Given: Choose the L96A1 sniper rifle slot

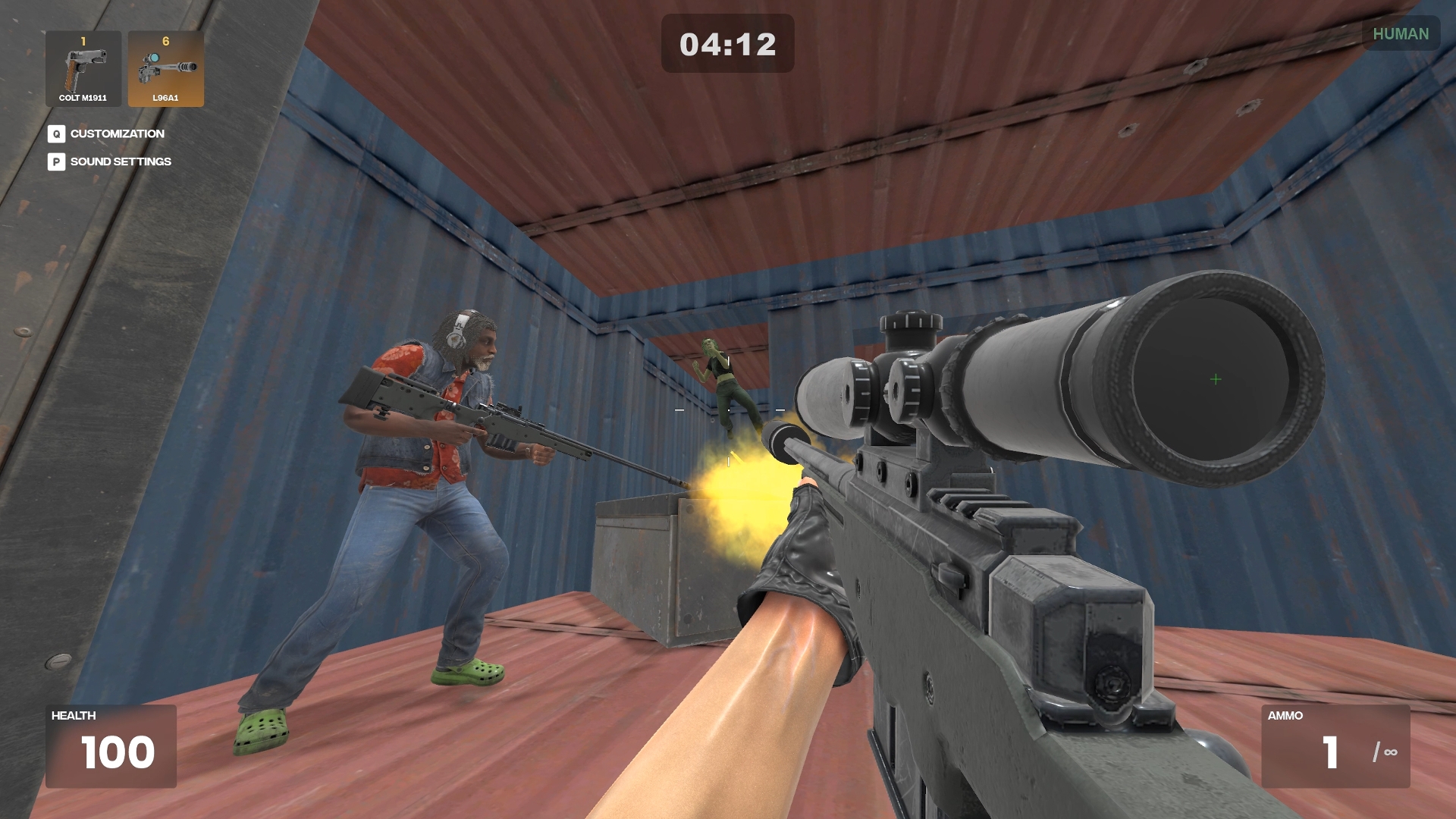Looking at the screenshot, I should tap(165, 69).
